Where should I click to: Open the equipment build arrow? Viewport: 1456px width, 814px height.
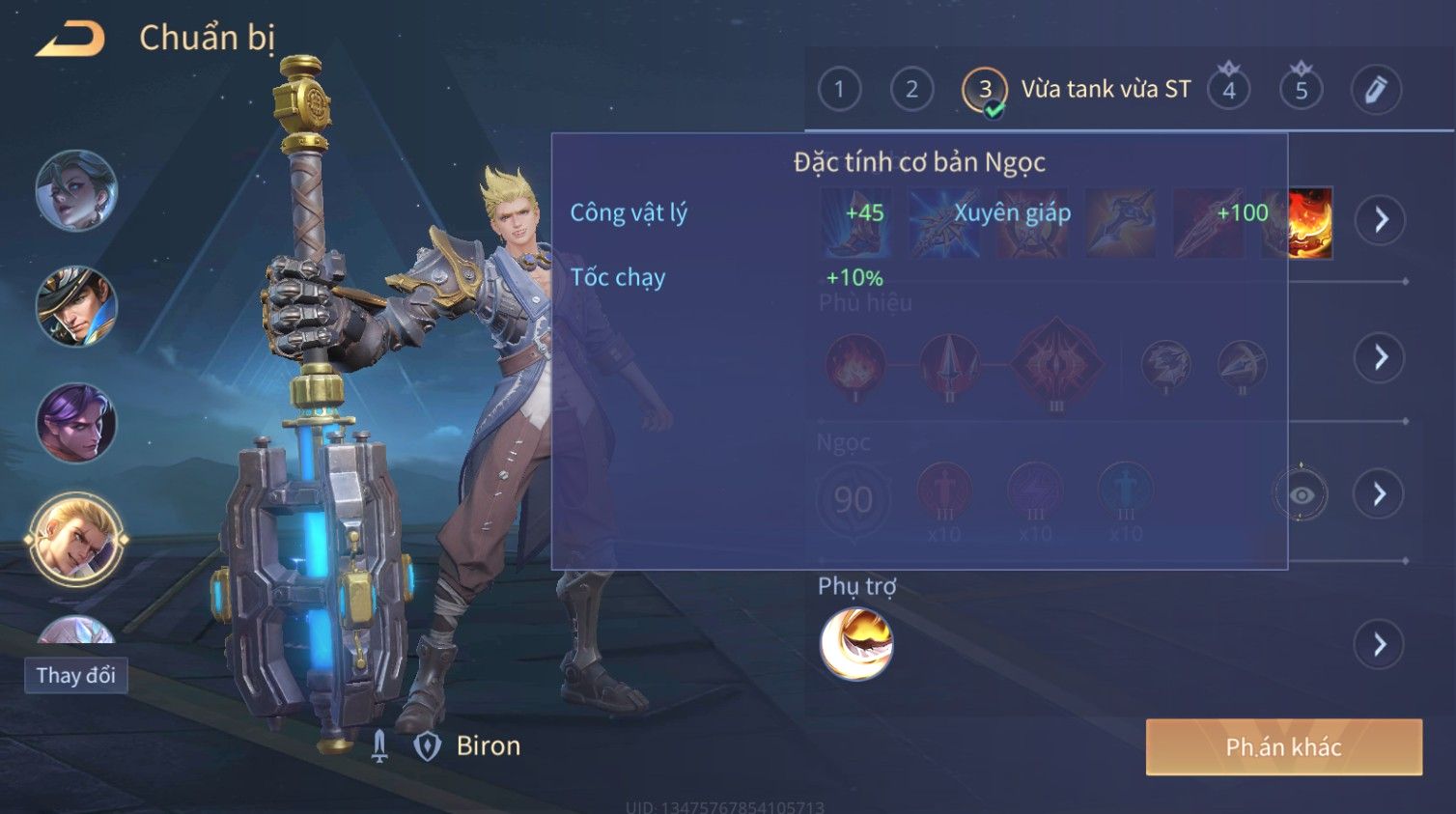[1381, 220]
